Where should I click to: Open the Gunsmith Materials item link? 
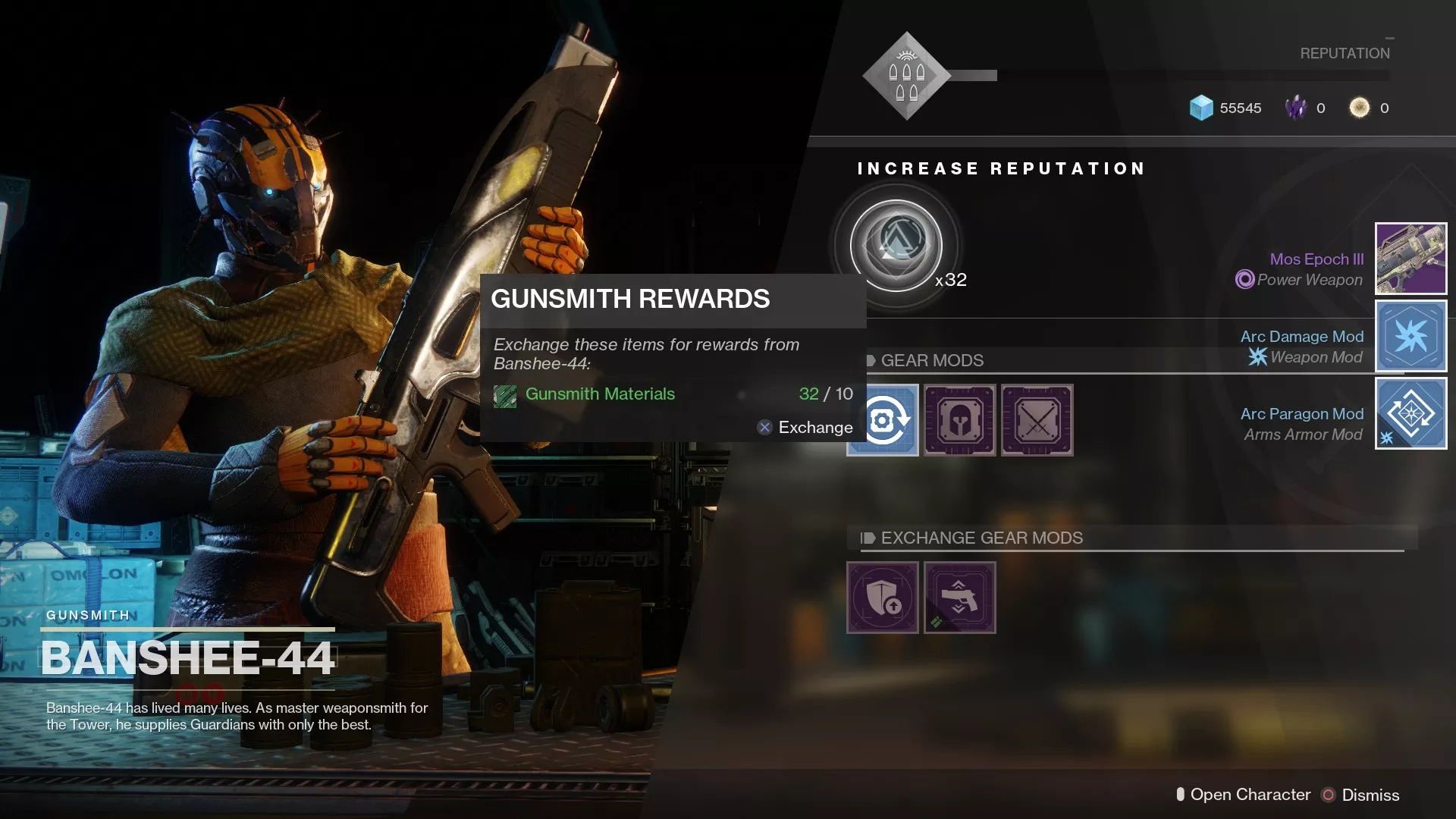coord(599,394)
